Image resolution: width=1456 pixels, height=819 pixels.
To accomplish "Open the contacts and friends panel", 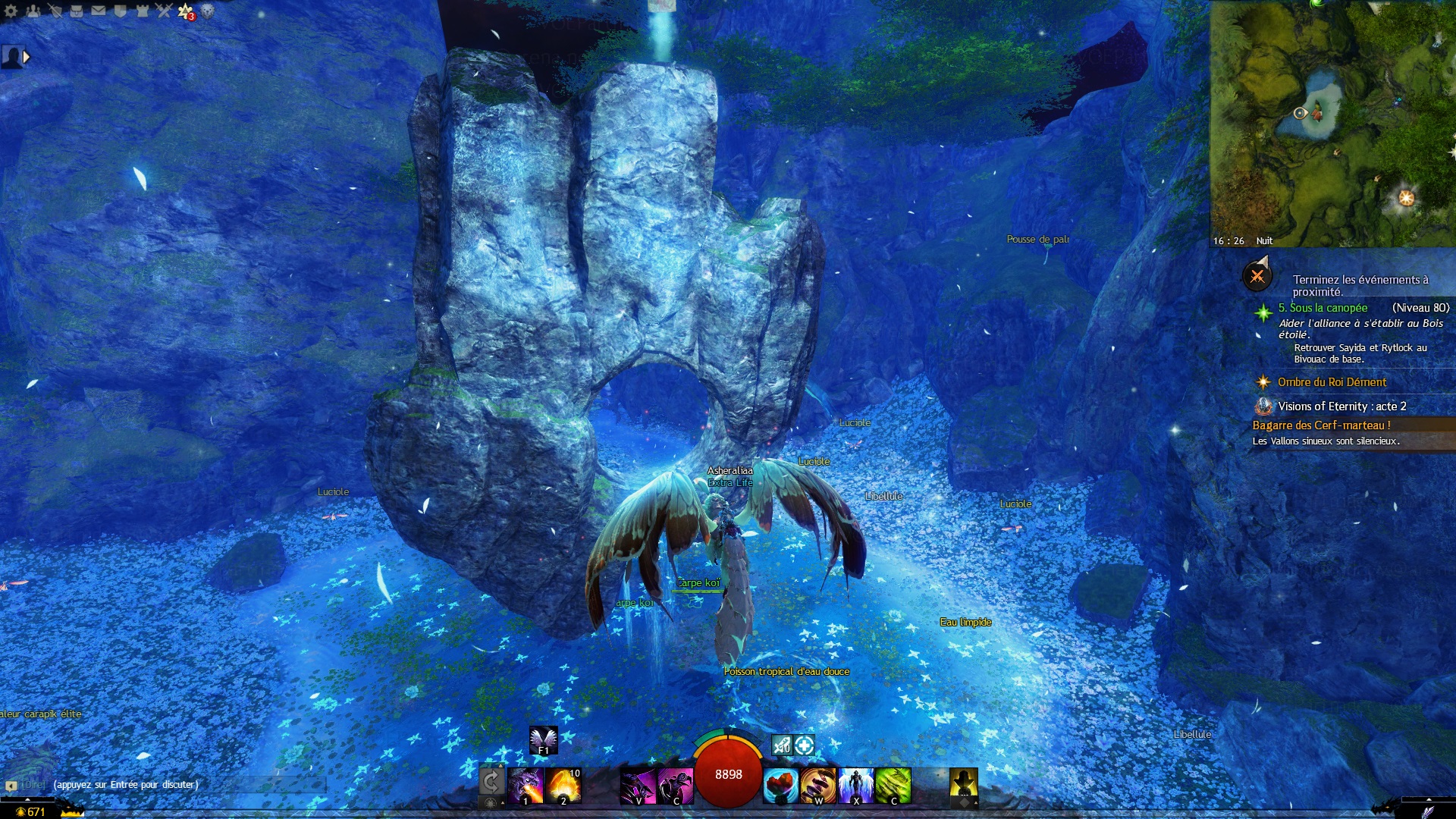I will point(33,11).
